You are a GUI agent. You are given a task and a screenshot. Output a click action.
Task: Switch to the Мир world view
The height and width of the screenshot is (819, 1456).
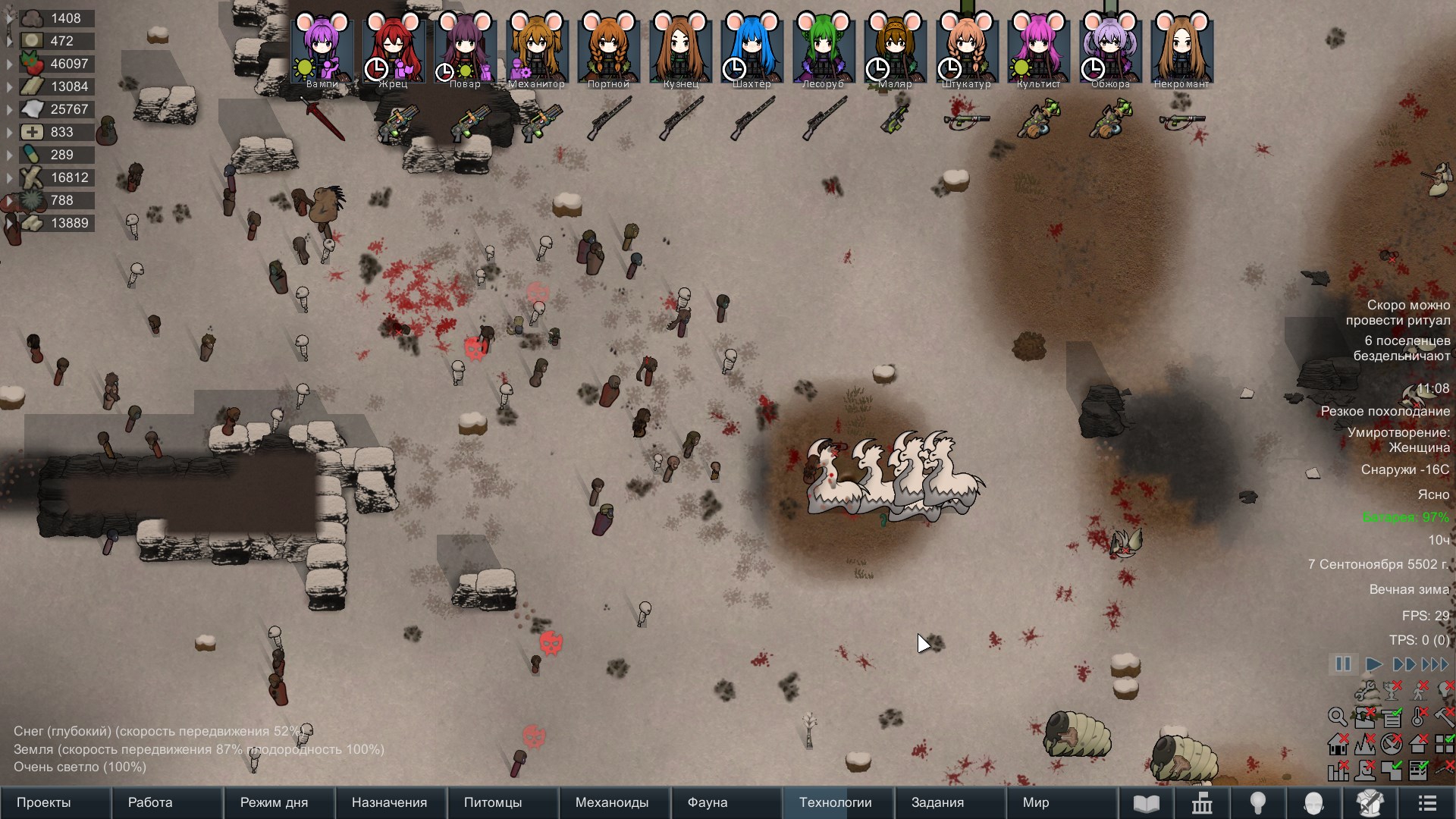point(1036,802)
